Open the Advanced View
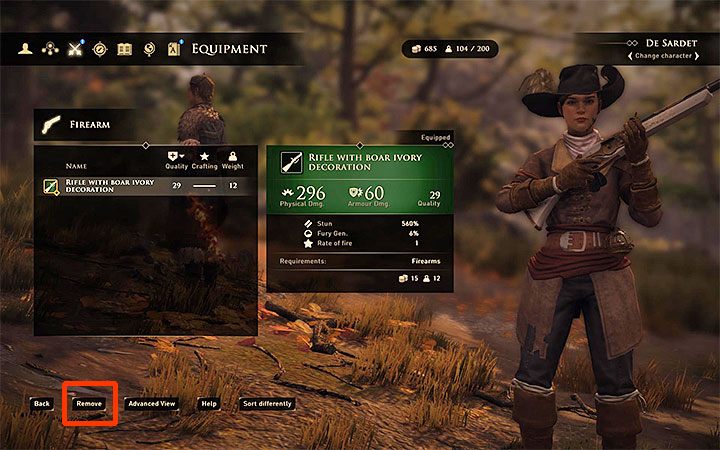720x450 pixels. coord(152,403)
